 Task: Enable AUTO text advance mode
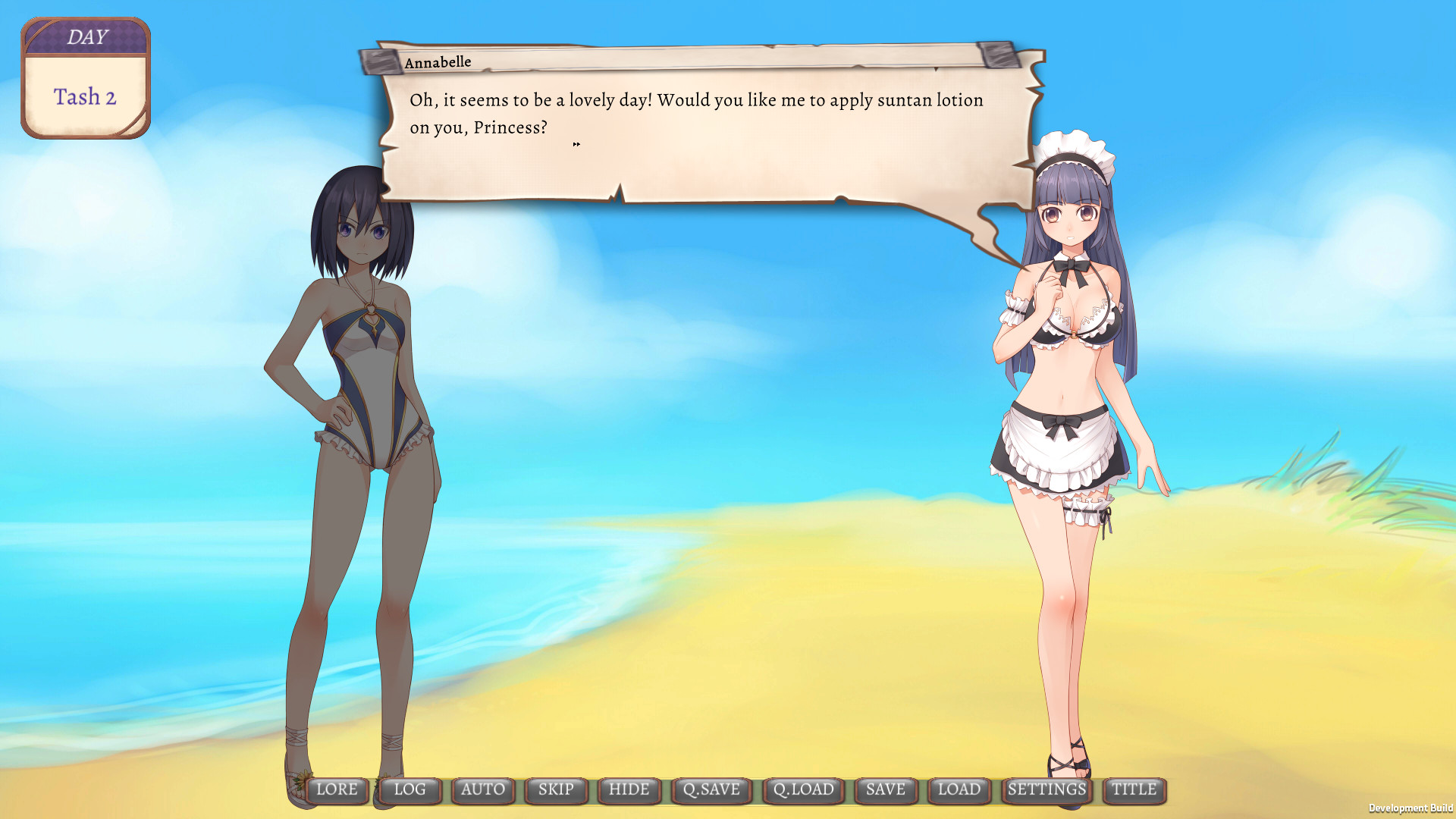[x=482, y=789]
